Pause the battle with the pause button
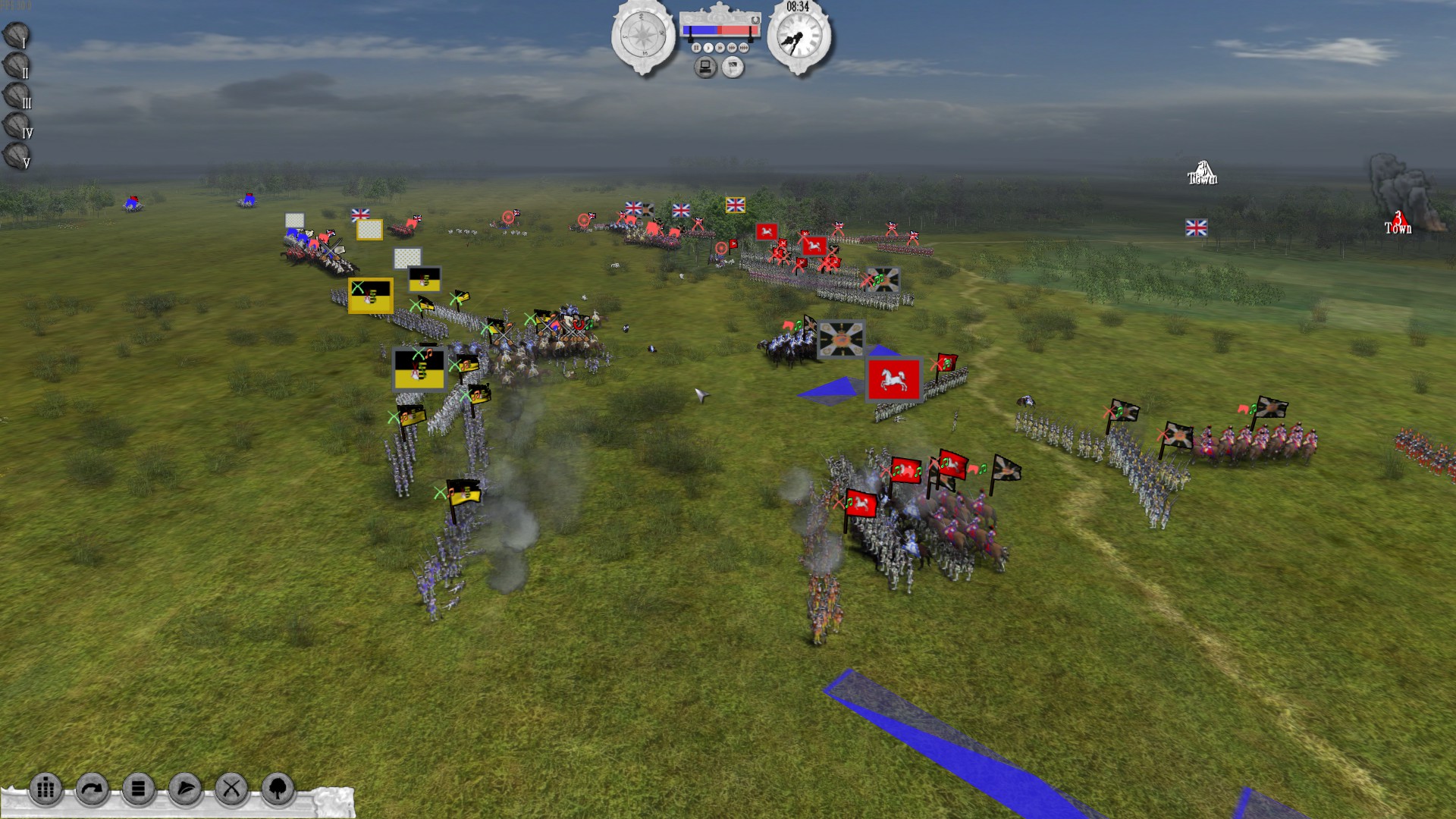Image resolution: width=1456 pixels, height=819 pixels. tap(696, 48)
